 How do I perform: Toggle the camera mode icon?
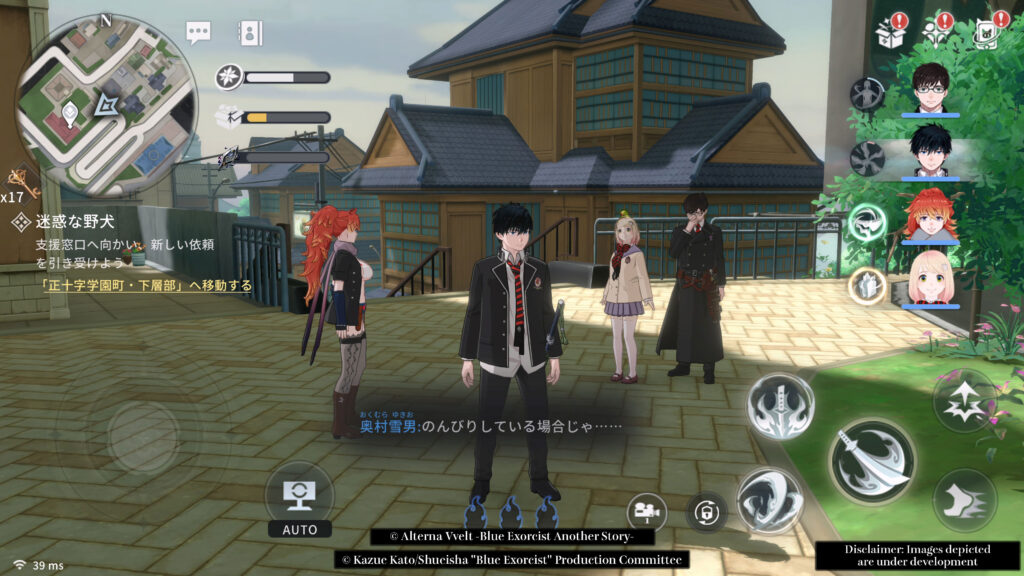[x=647, y=512]
